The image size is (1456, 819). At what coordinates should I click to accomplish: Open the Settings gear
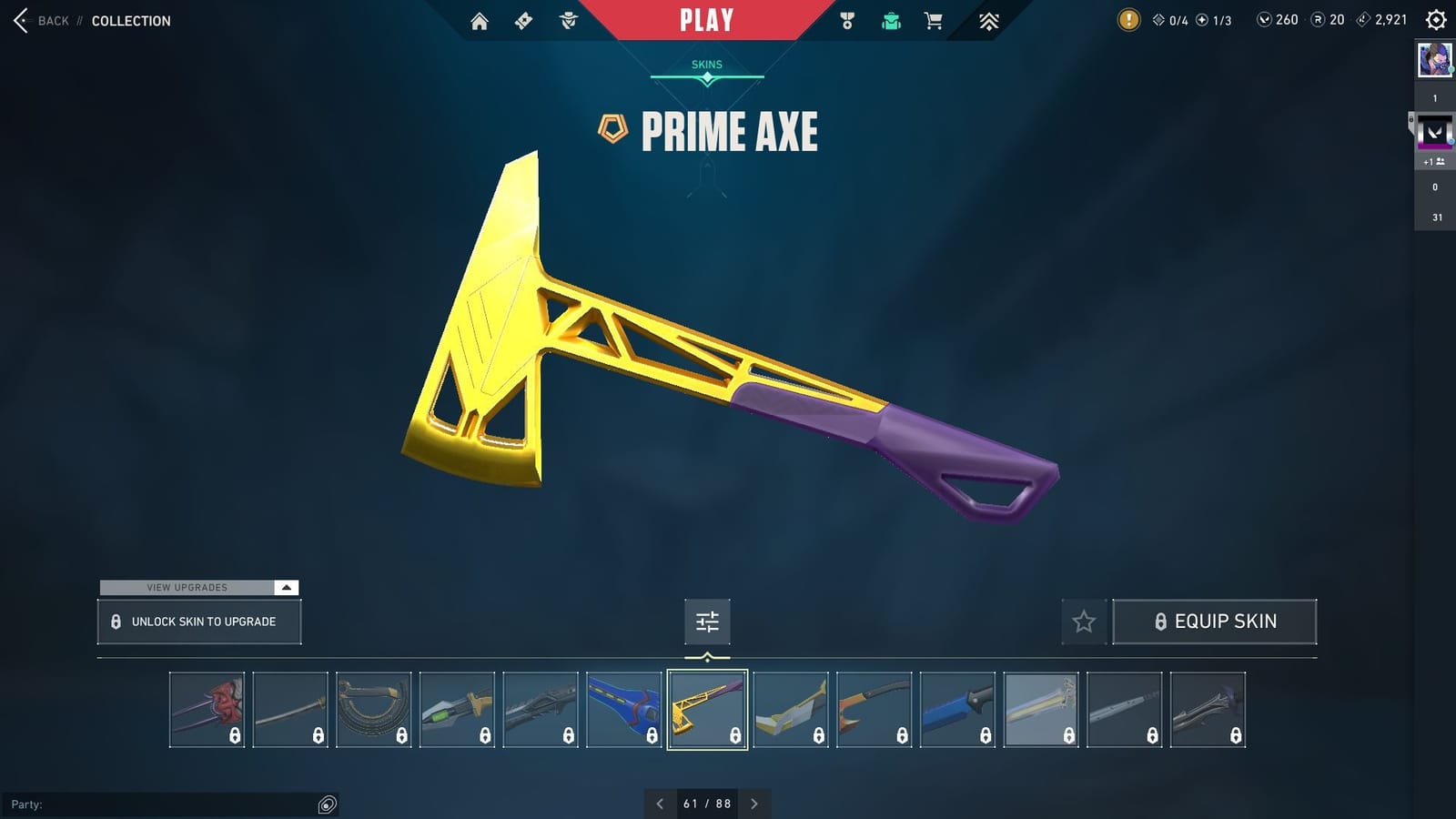coord(1435,19)
